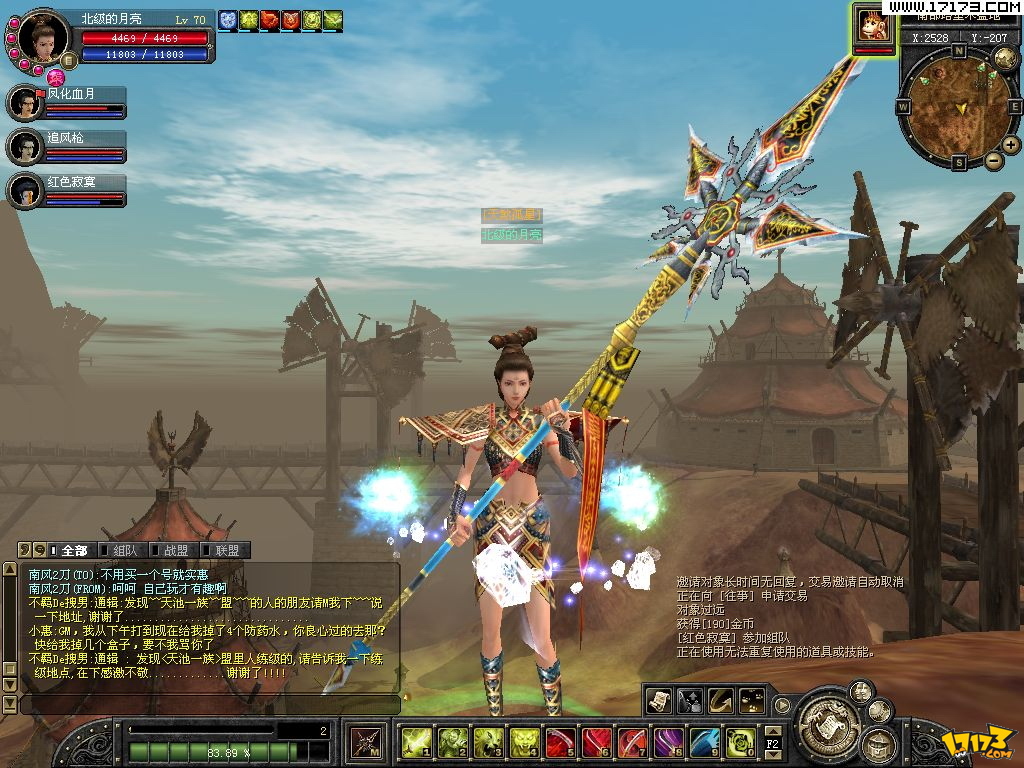
Task: Select the monkey pet portrait
Action: 873,25
